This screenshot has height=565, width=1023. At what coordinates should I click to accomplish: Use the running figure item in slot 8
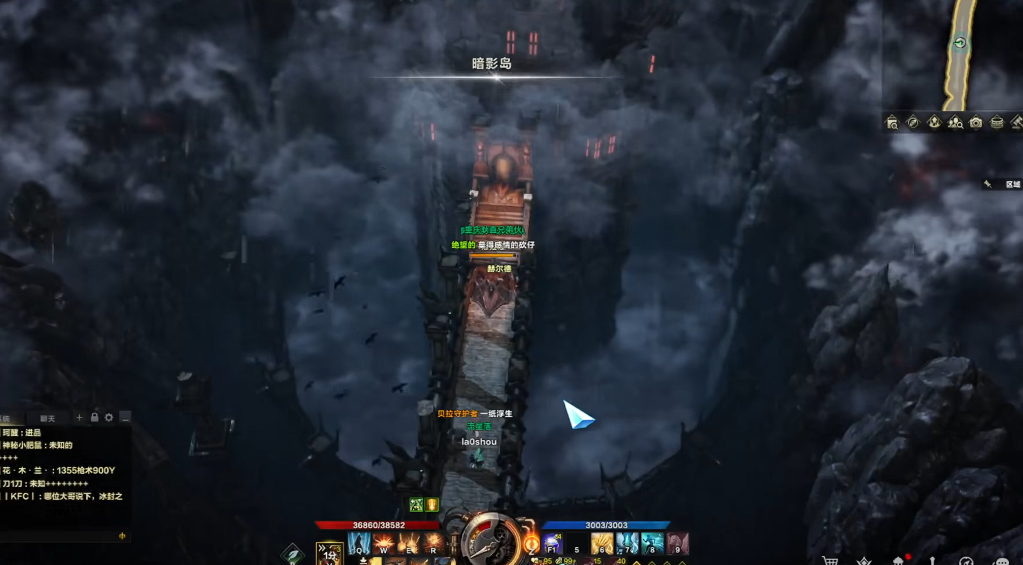click(652, 543)
